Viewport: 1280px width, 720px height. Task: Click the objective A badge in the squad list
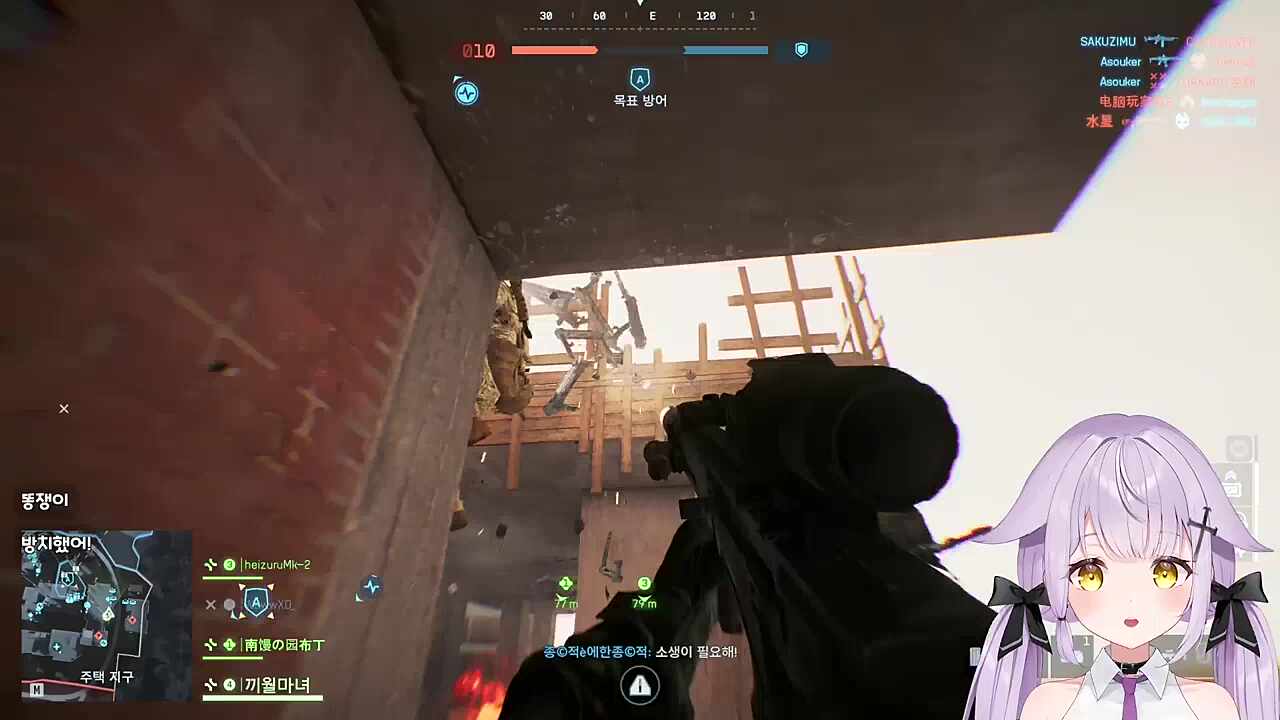point(256,602)
